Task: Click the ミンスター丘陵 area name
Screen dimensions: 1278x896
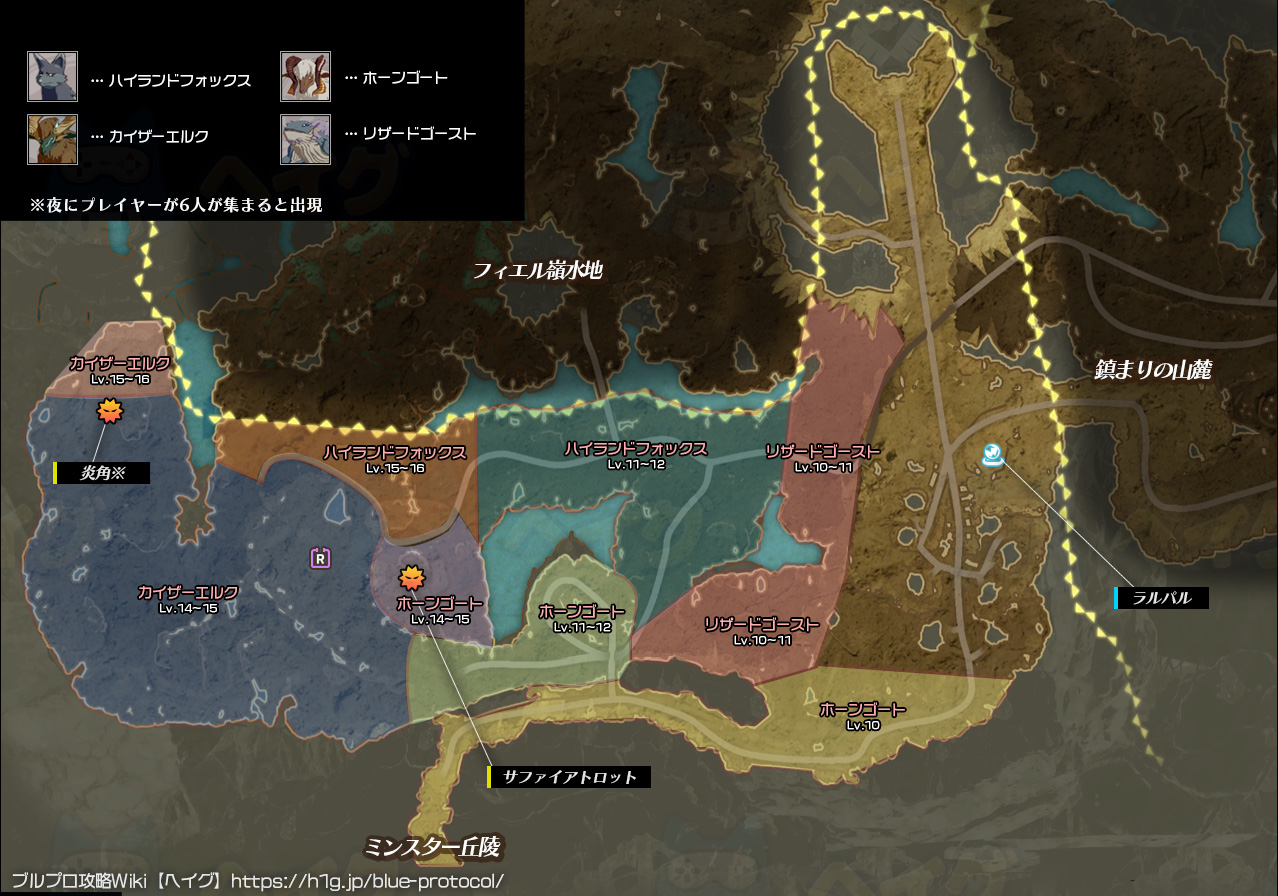Action: coord(431,848)
